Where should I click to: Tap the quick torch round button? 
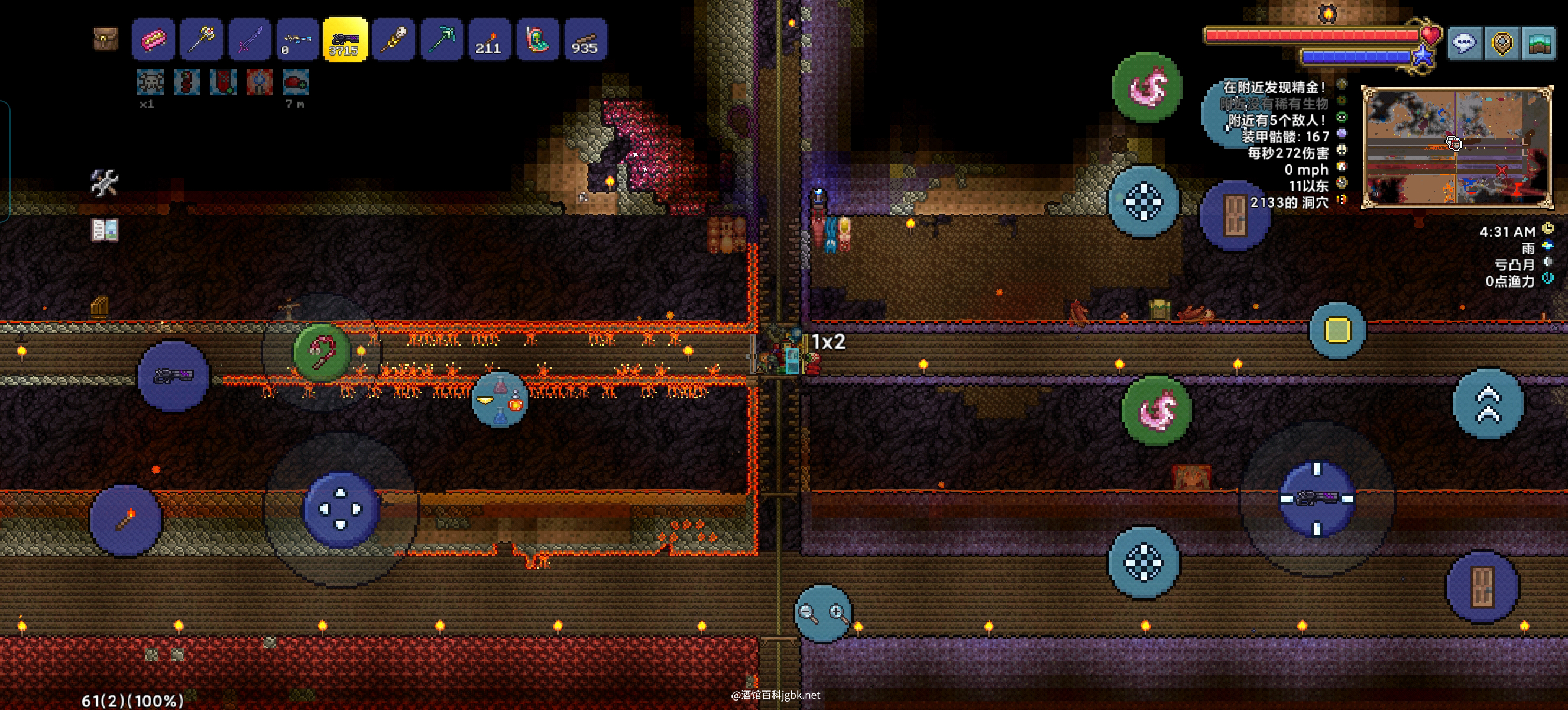(x=125, y=519)
